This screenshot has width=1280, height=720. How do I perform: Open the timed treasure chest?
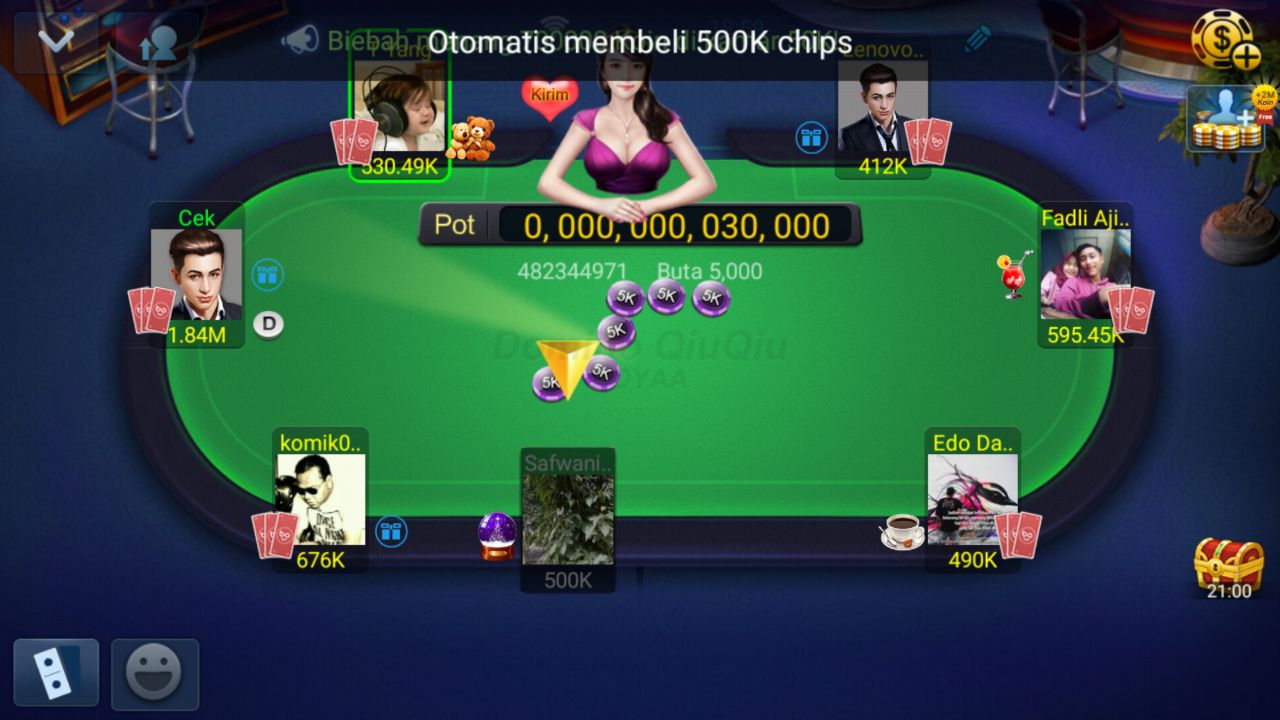point(1228,564)
